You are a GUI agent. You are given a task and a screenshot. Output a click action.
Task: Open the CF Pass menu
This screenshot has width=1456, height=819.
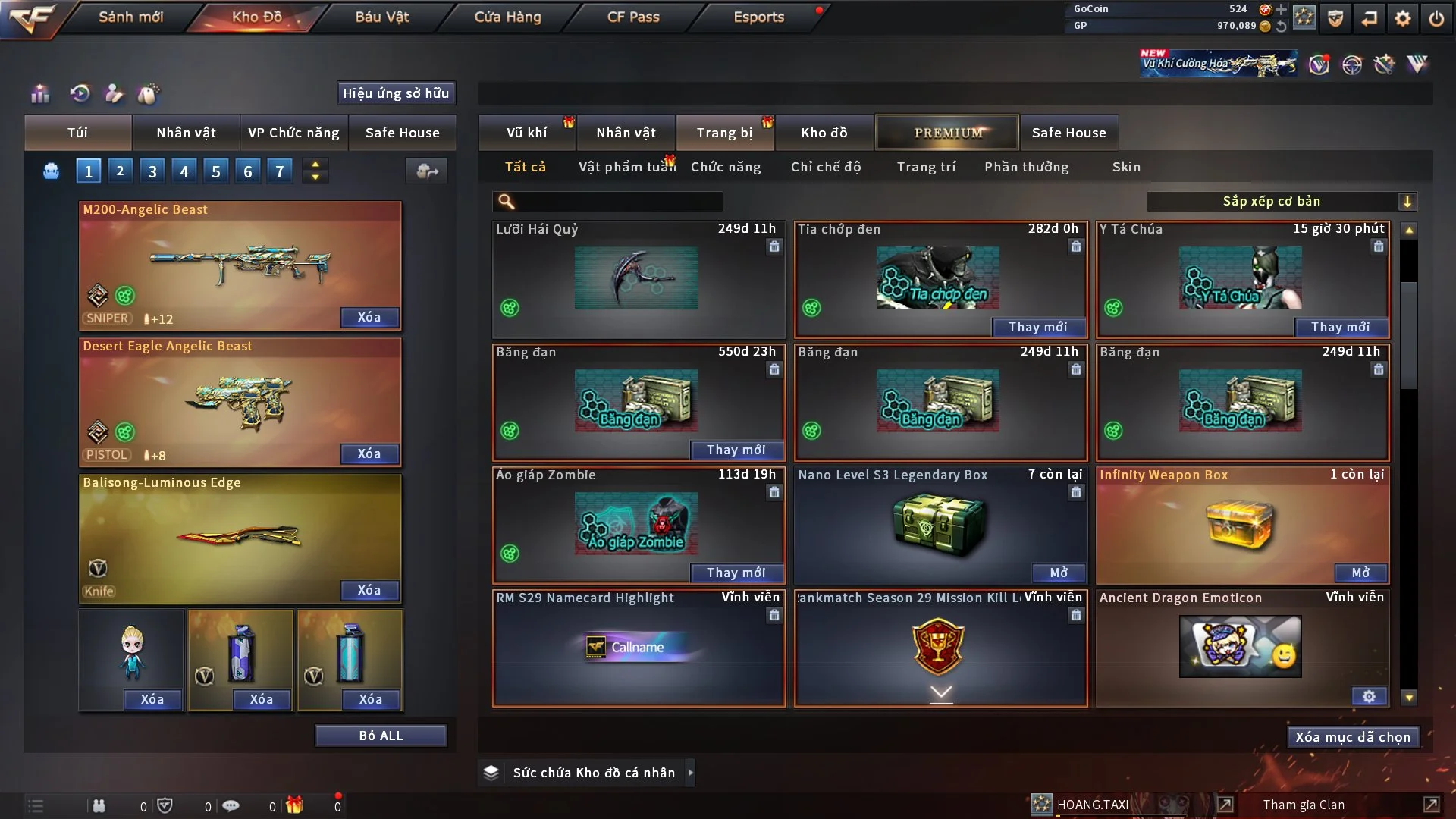[633, 17]
